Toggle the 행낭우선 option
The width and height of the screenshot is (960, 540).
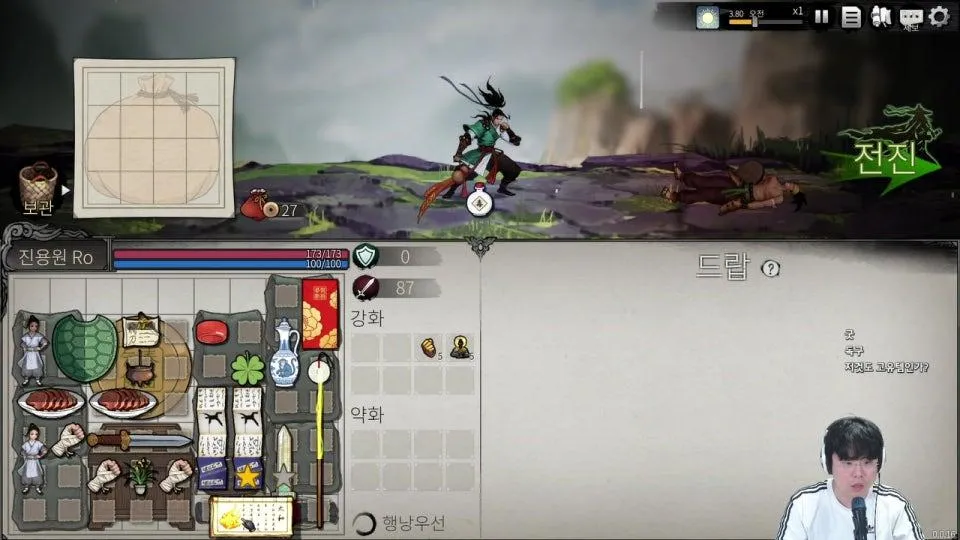[x=366, y=523]
